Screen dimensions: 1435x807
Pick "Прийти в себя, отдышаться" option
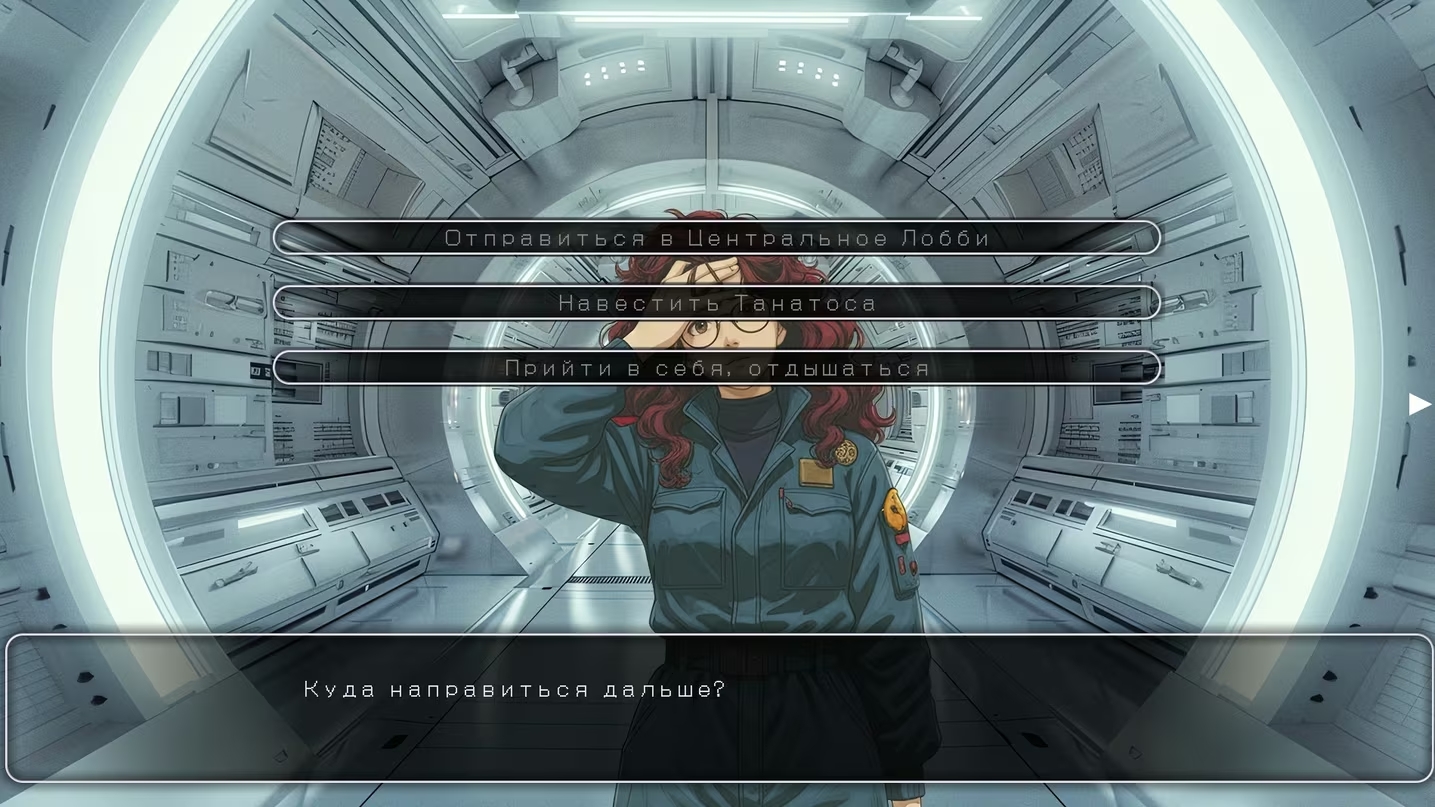tap(716, 368)
